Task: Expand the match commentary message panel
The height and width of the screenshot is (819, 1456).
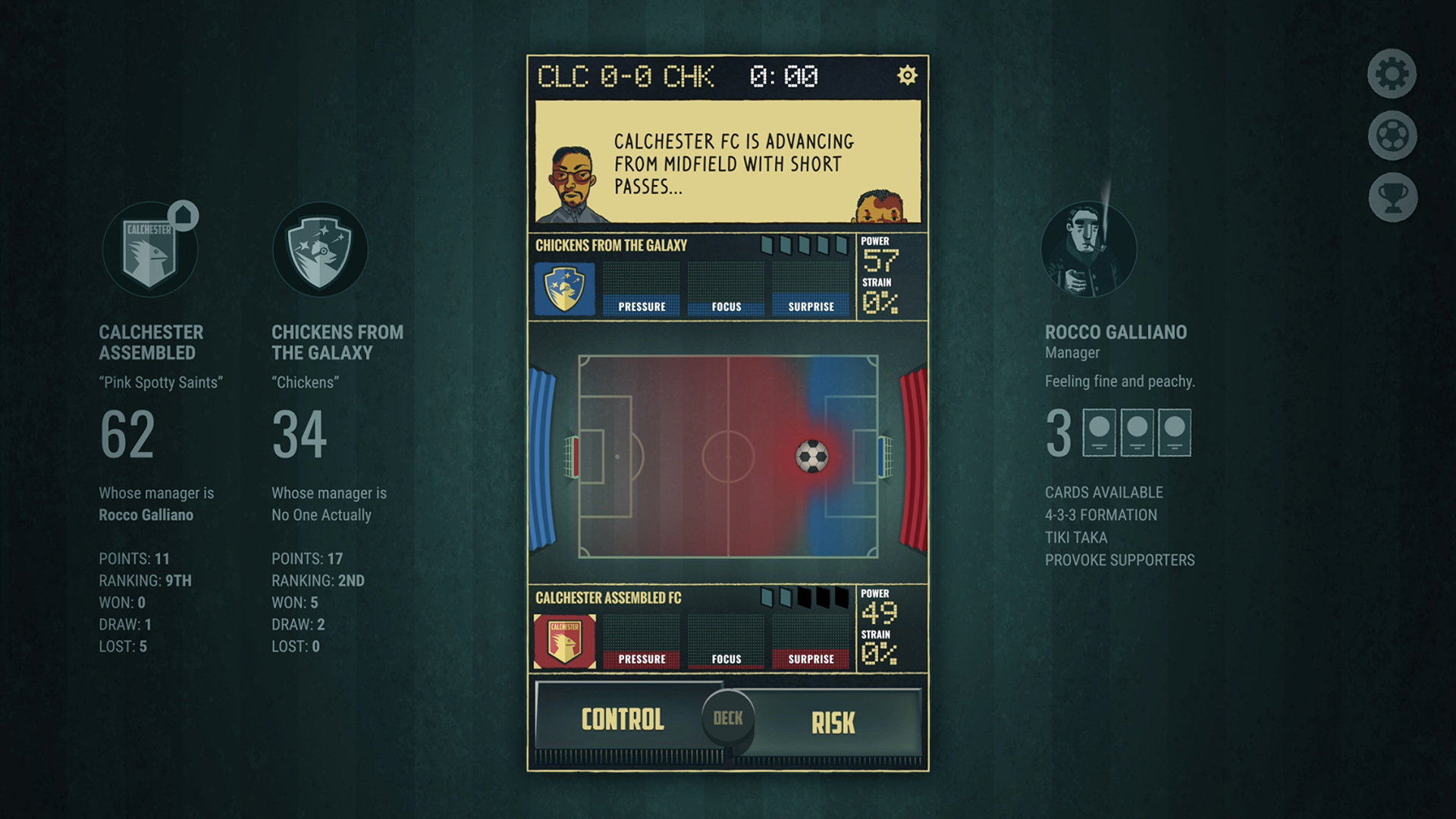Action: coord(726,163)
